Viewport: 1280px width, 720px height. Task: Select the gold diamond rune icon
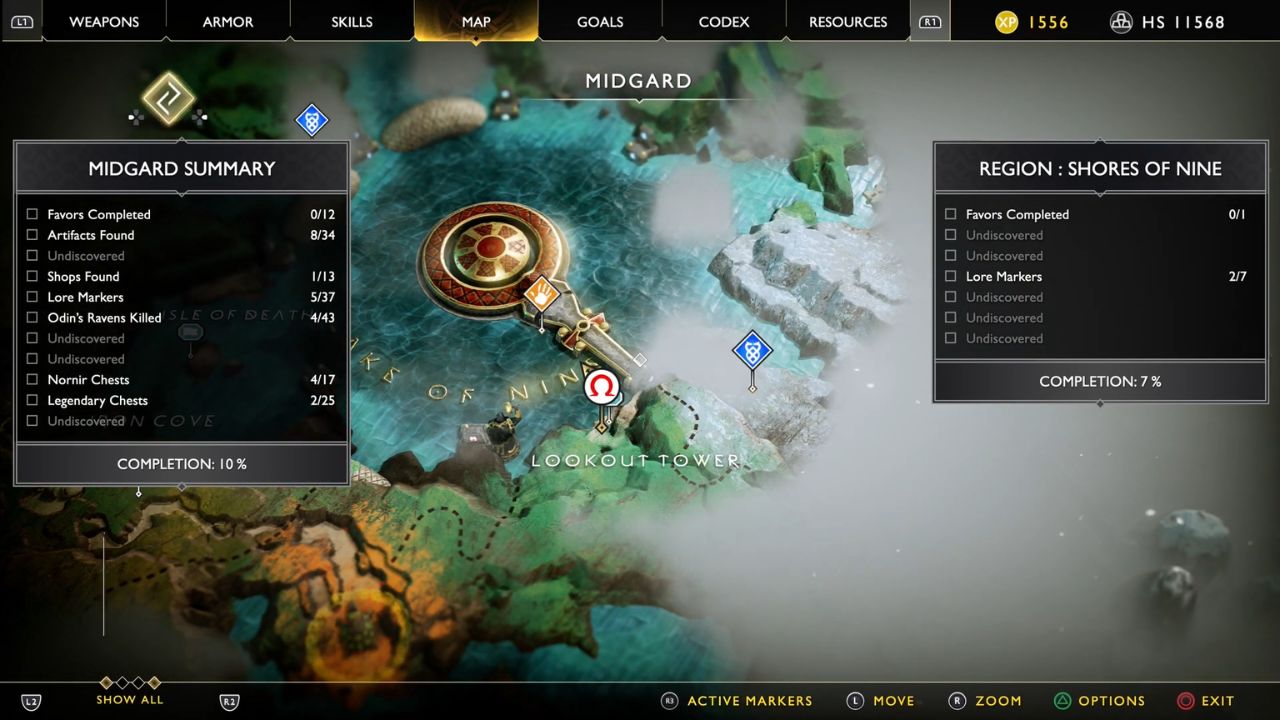(x=168, y=98)
